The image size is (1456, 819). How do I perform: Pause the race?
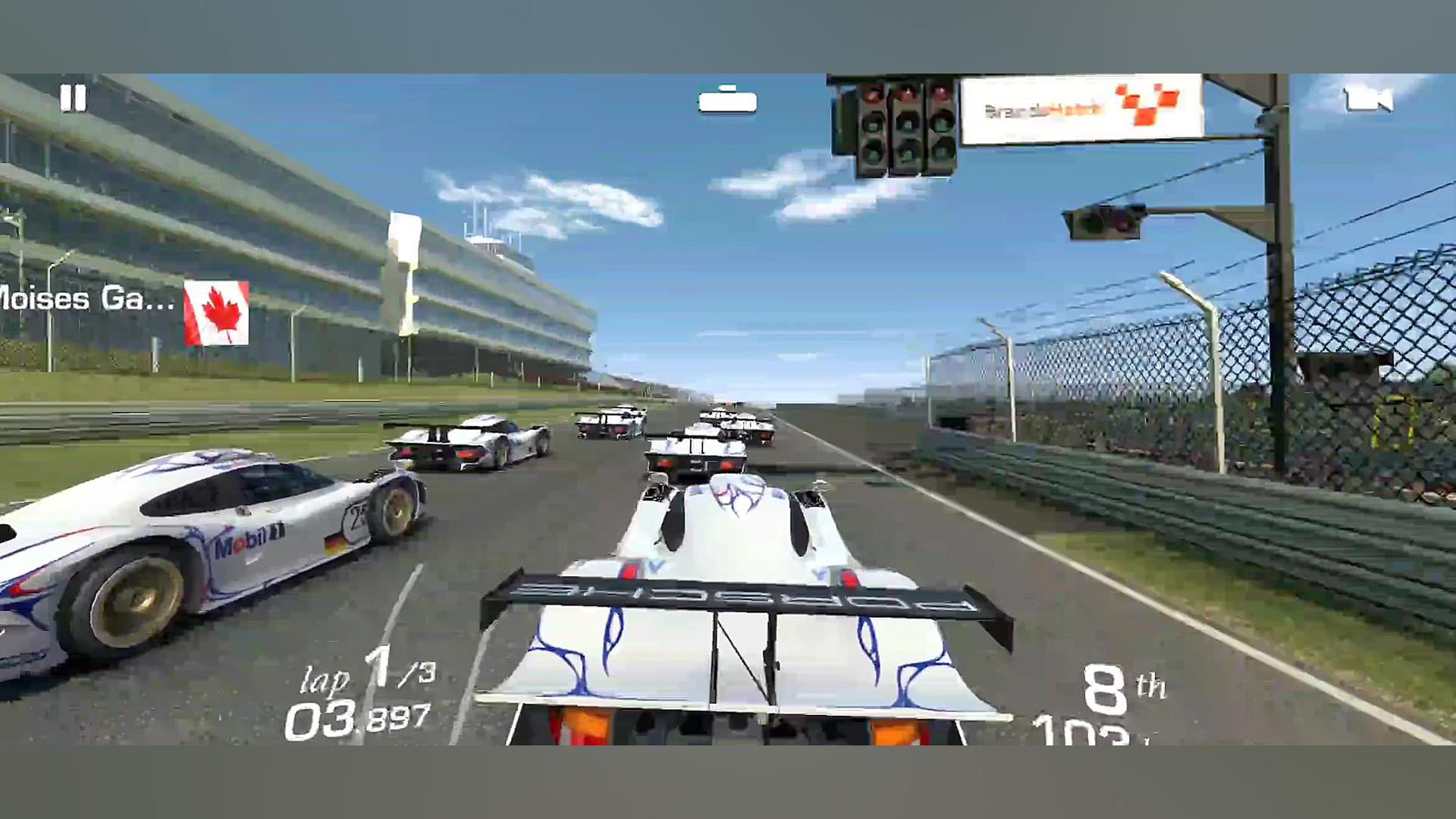[74, 99]
